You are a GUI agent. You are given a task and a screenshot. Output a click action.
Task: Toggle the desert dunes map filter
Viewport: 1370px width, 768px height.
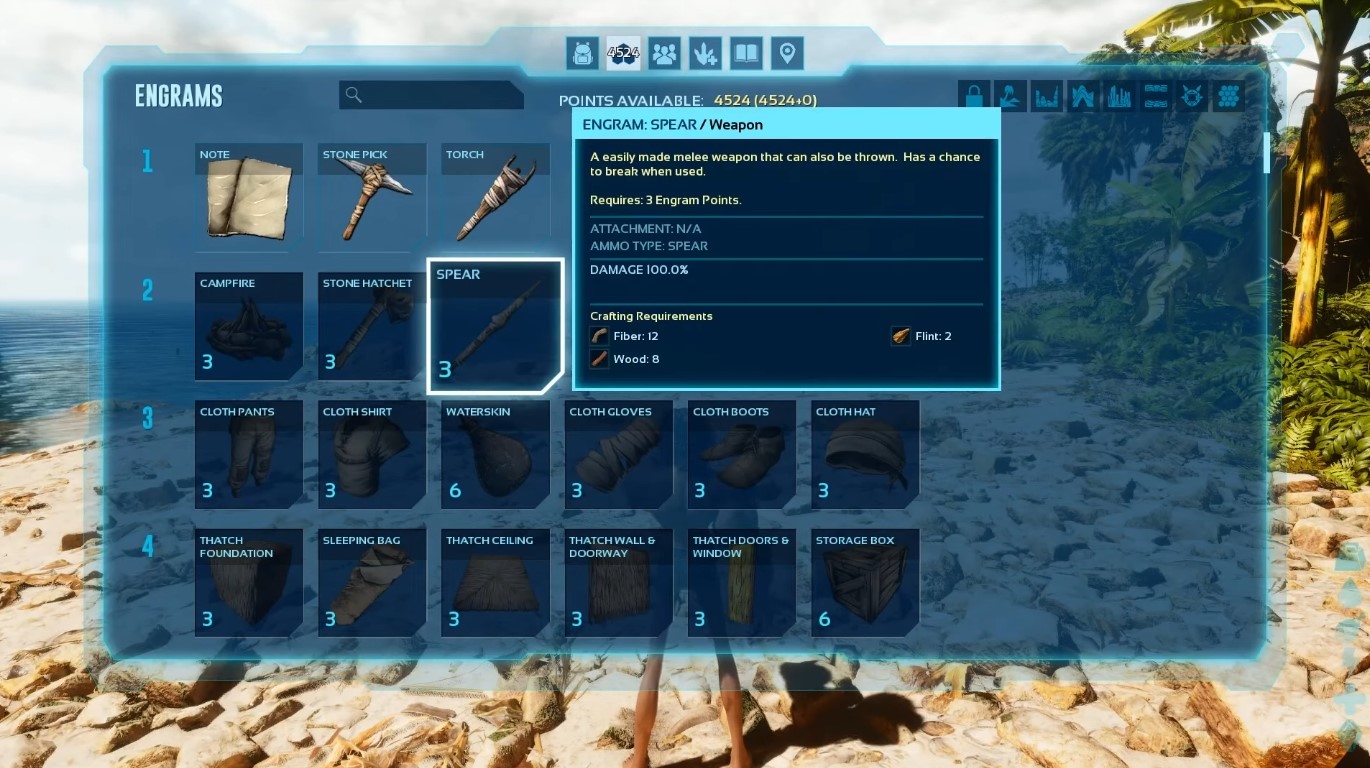(x=1155, y=95)
